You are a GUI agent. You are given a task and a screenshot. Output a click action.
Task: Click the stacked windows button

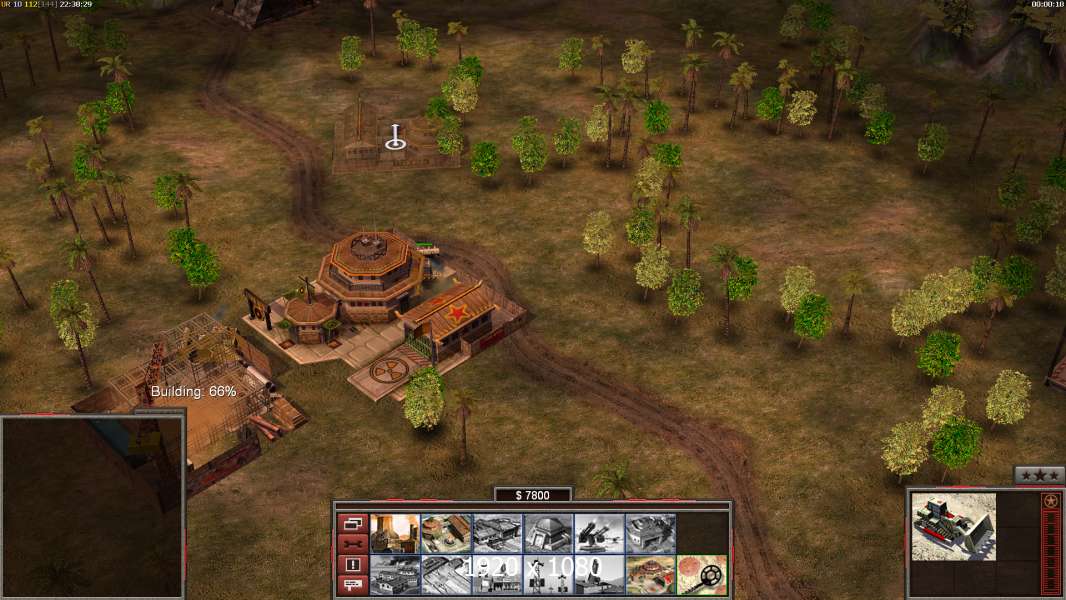[x=352, y=523]
